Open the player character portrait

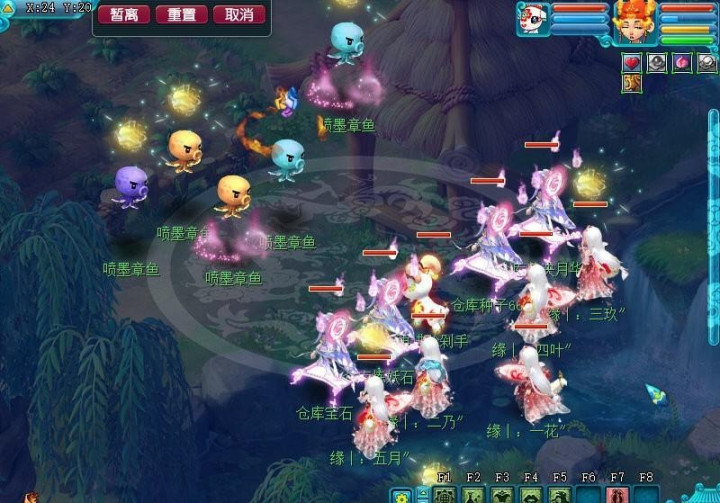click(634, 20)
